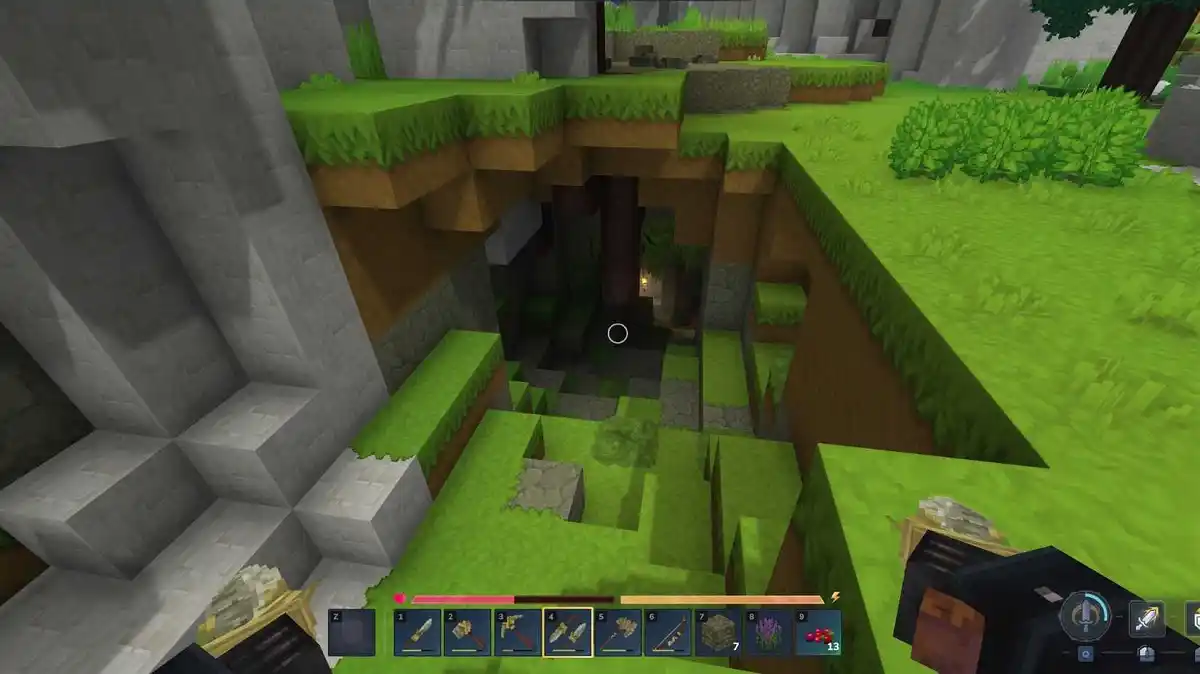The height and width of the screenshot is (674, 1200).
Task: Select the sword in hotbar slot 1
Action: pyautogui.click(x=417, y=633)
